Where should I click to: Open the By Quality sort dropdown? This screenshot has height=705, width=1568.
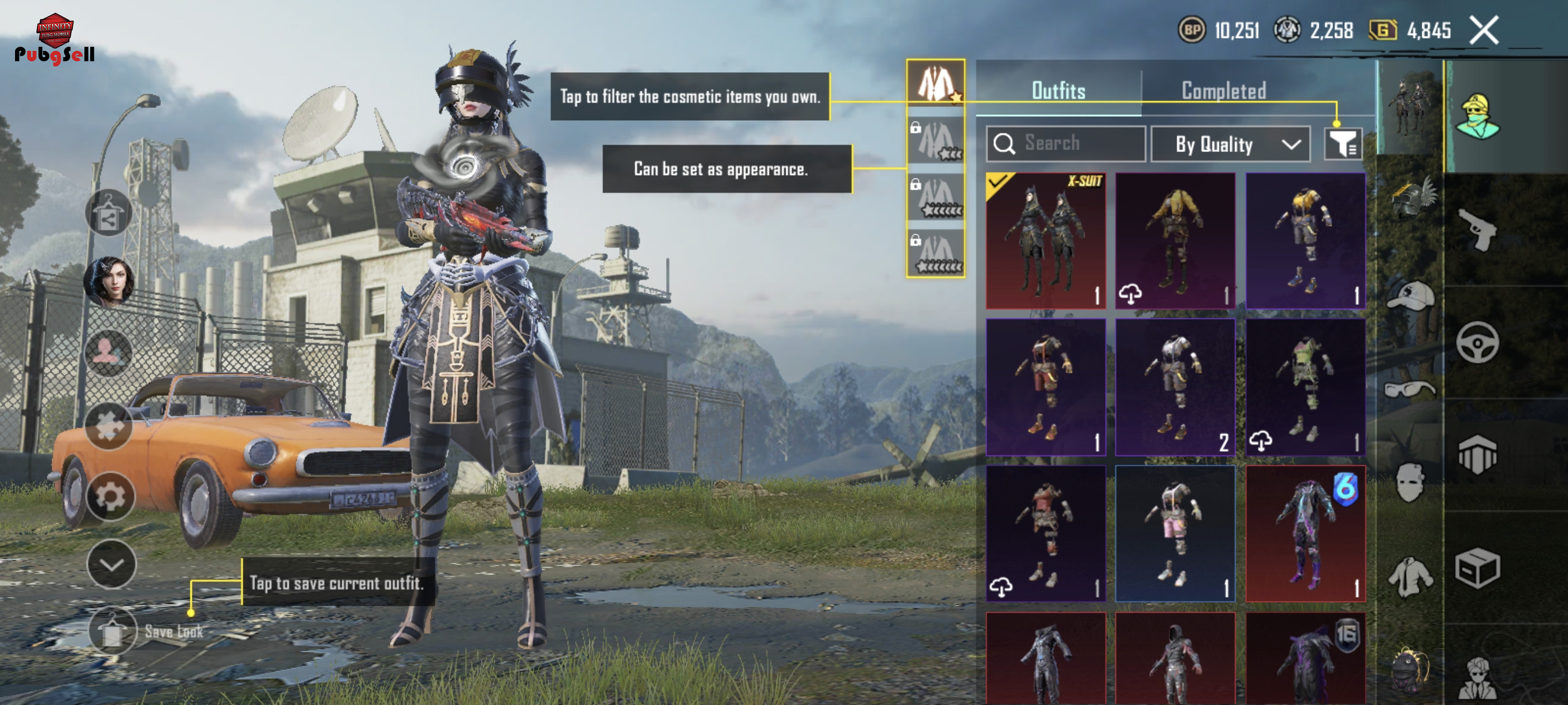[1230, 144]
